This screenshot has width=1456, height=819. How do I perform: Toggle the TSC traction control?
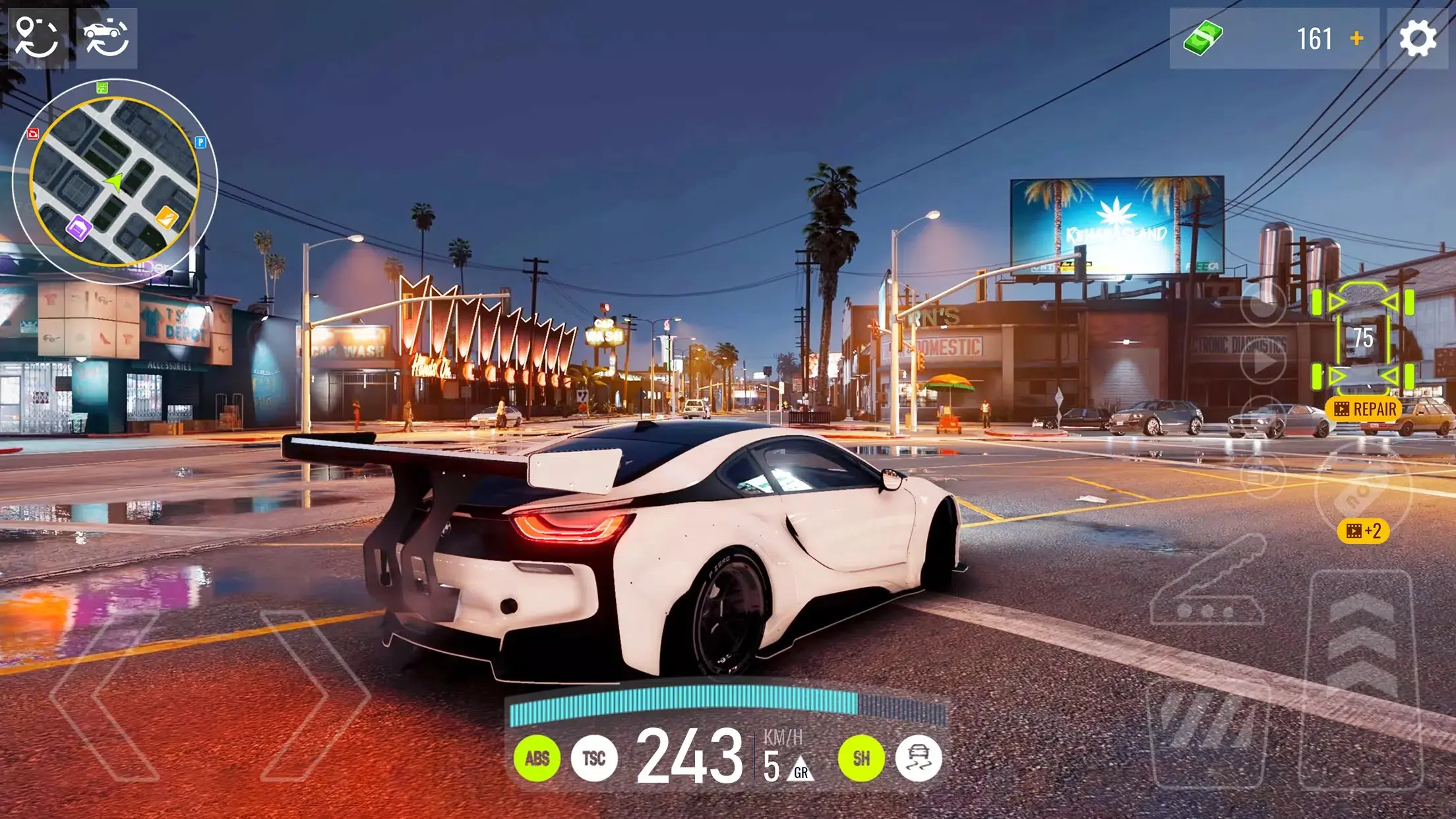click(x=593, y=758)
